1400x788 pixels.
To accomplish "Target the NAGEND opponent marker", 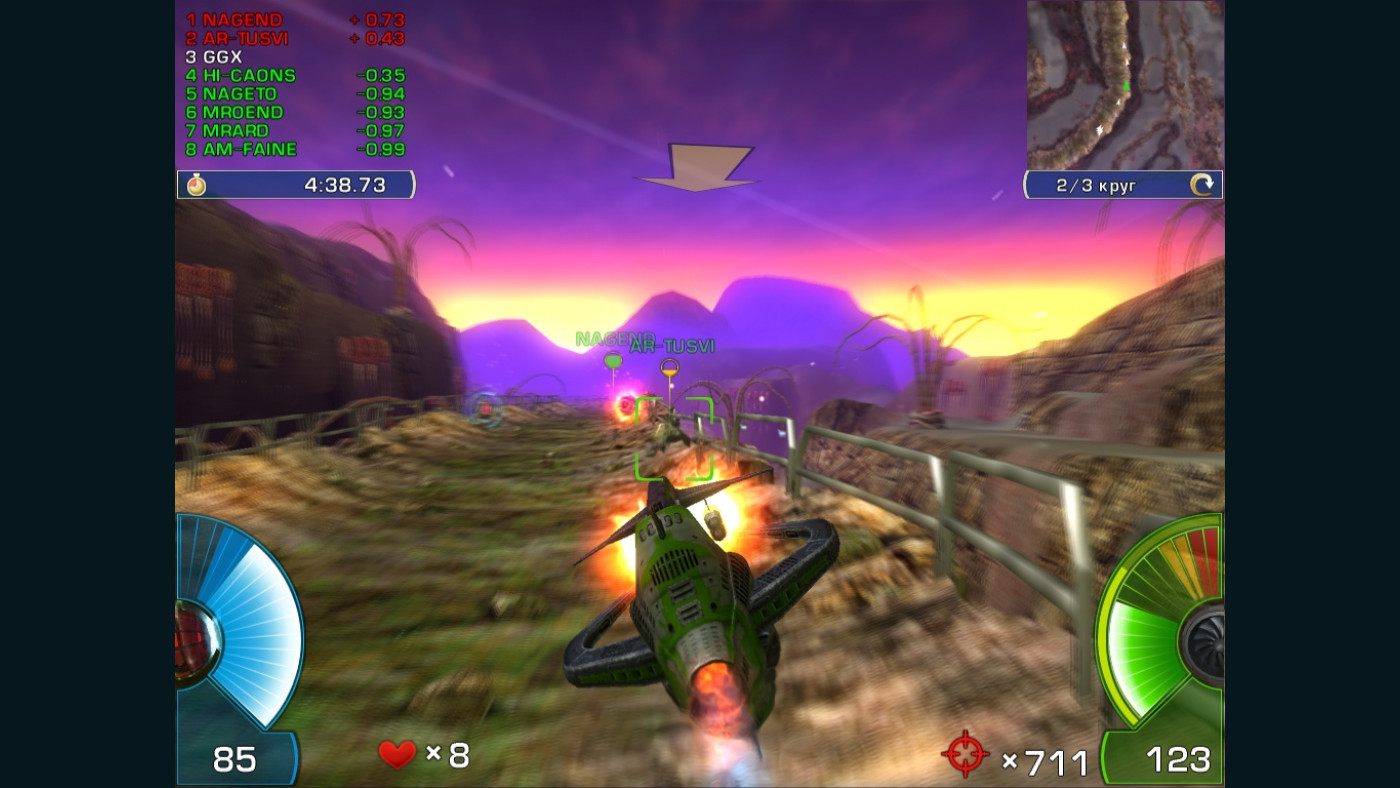I will 613,360.
